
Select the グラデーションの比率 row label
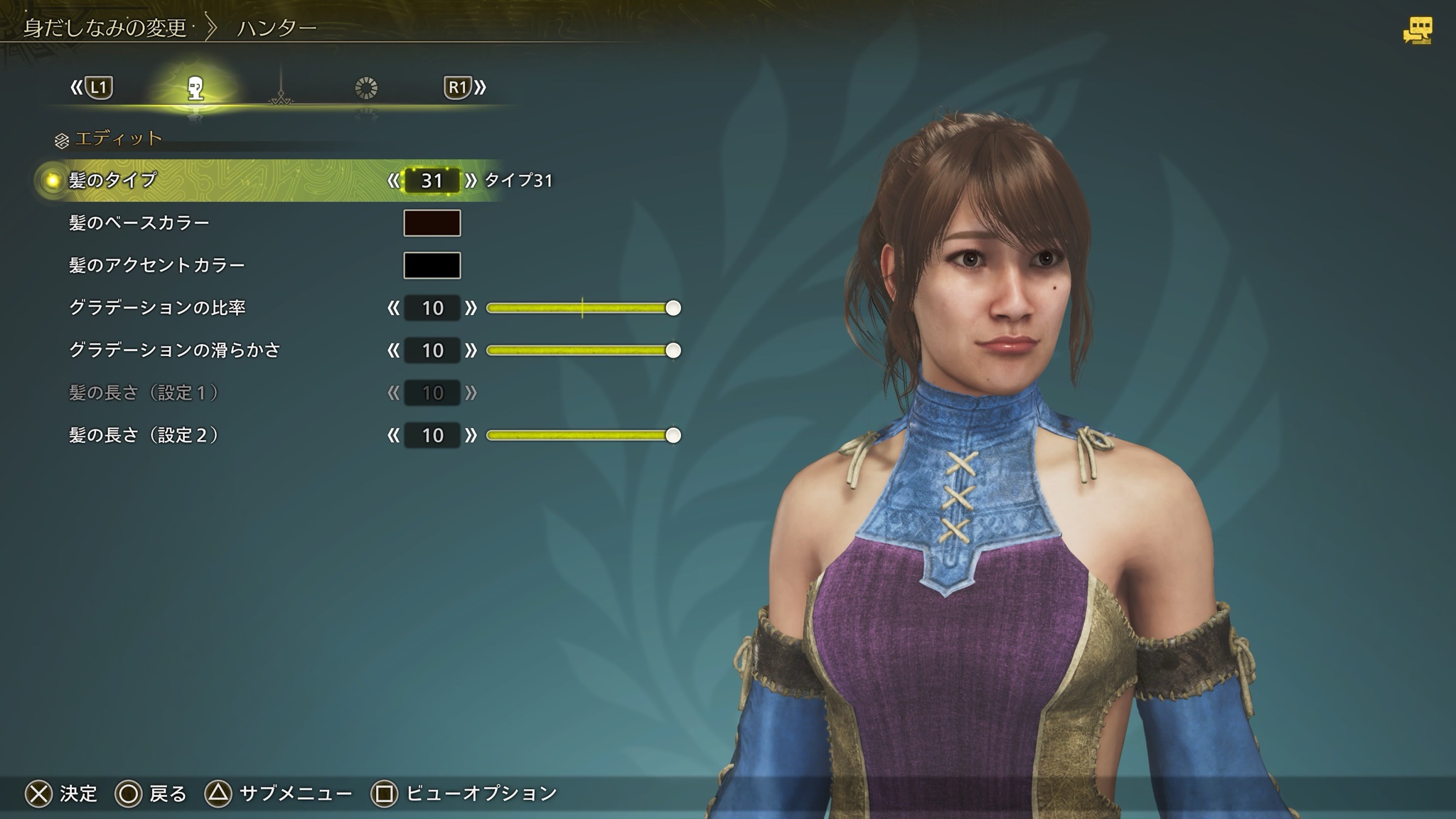[157, 308]
